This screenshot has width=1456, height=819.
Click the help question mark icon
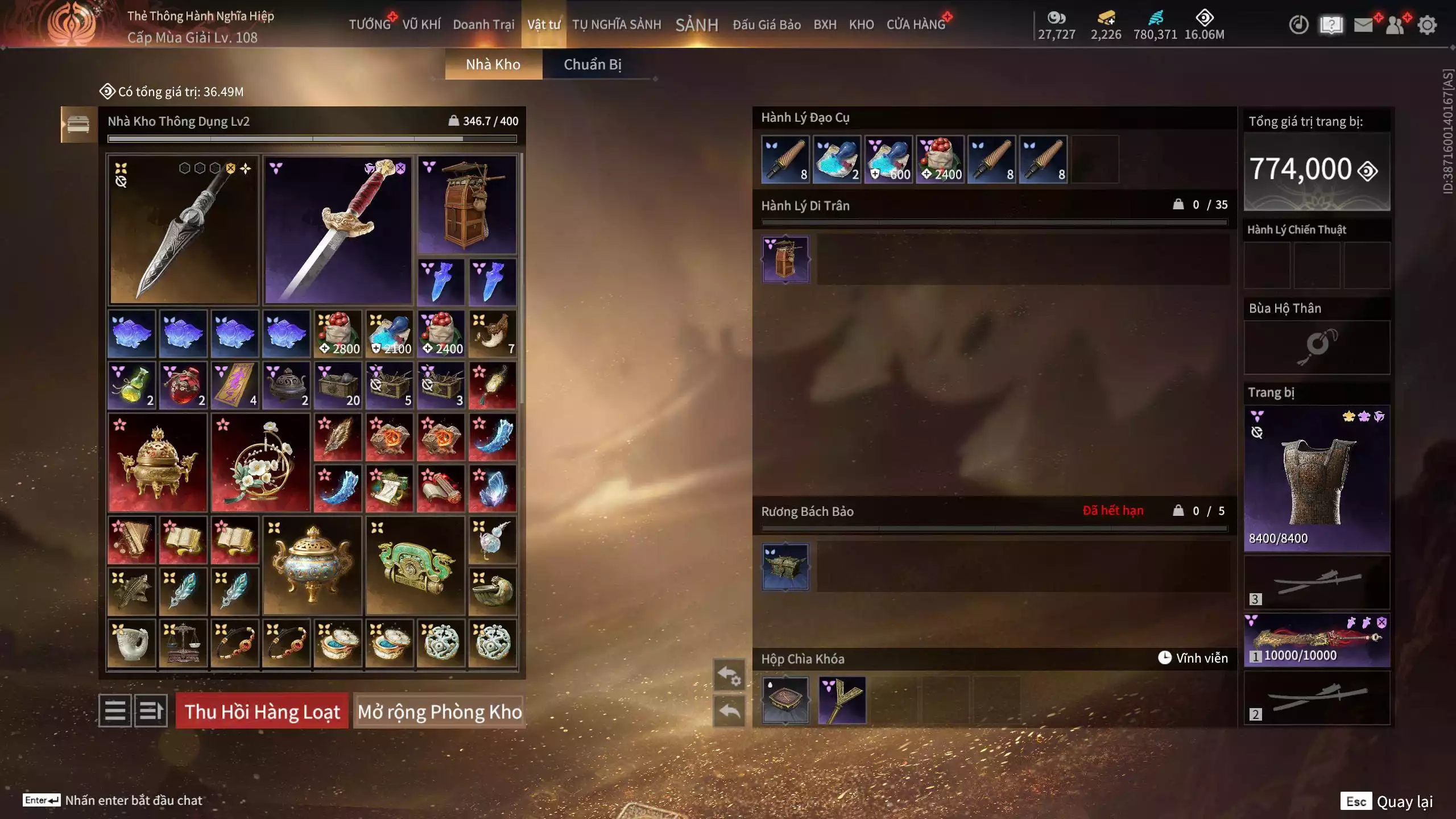click(1332, 25)
